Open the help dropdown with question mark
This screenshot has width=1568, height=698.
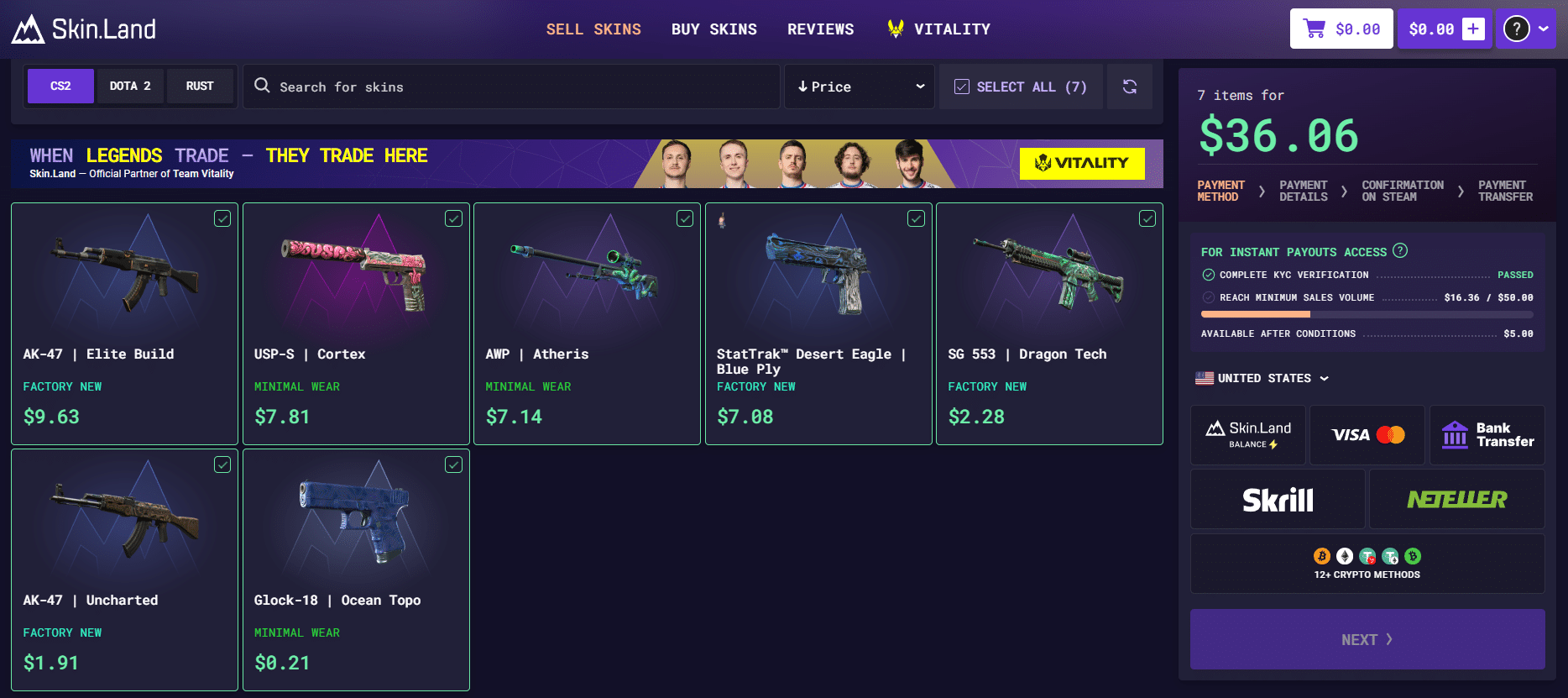pos(1526,28)
